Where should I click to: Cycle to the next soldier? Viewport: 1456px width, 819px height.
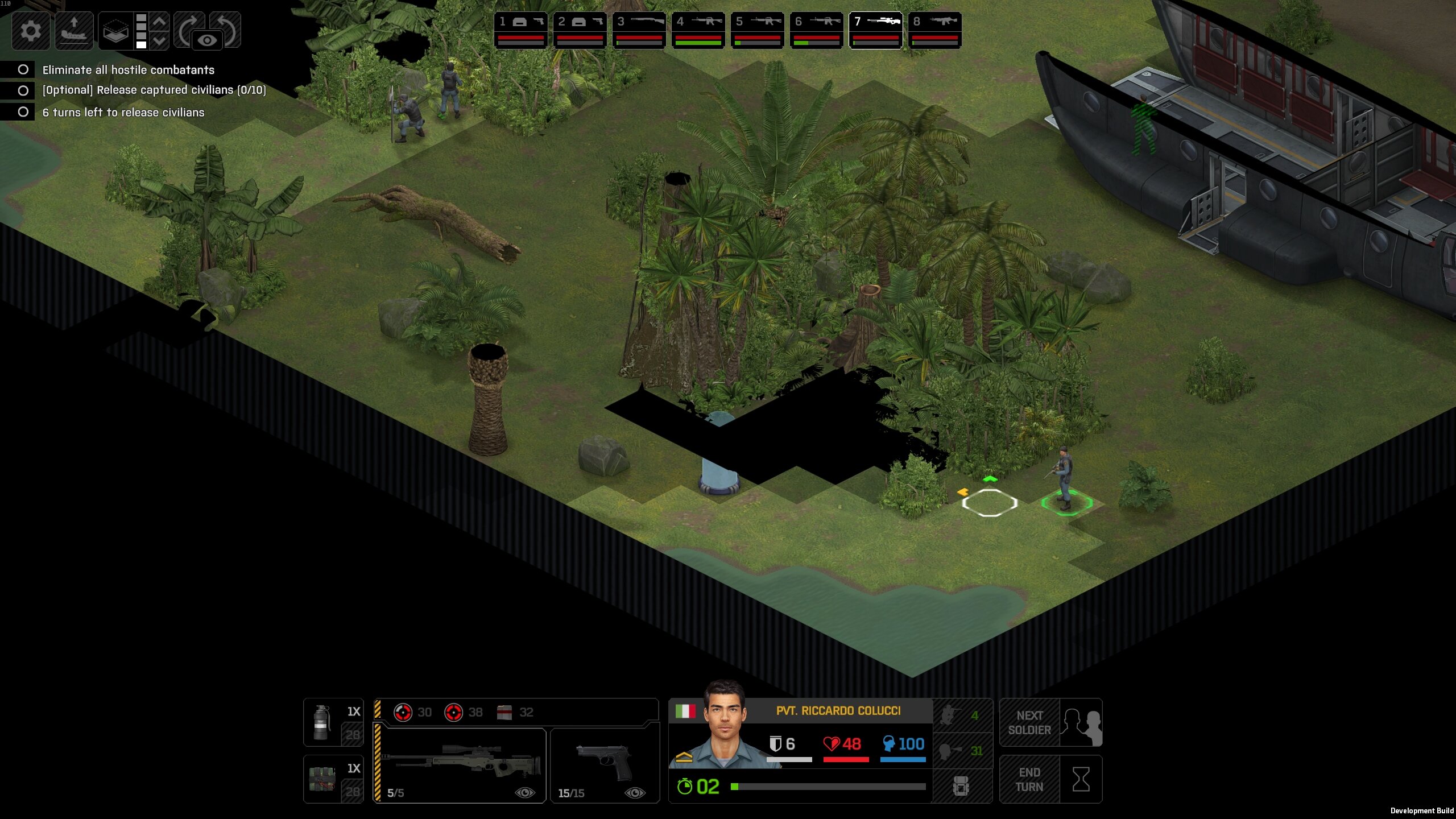click(1050, 722)
